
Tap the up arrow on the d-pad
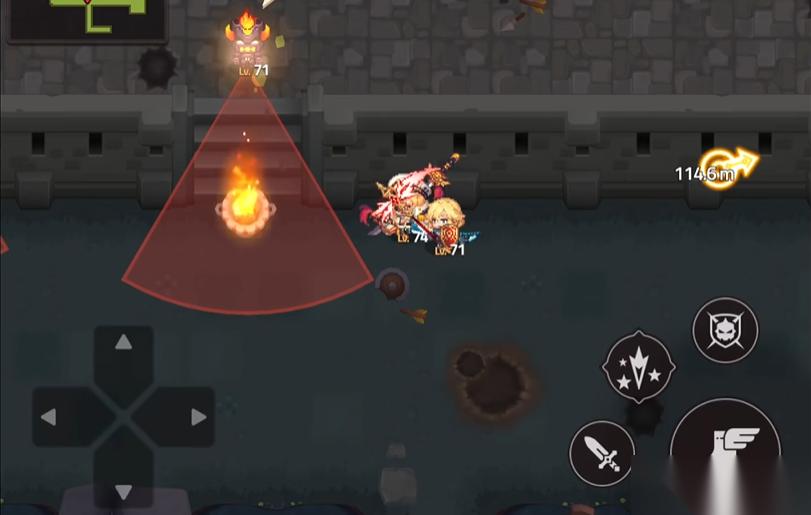click(123, 343)
